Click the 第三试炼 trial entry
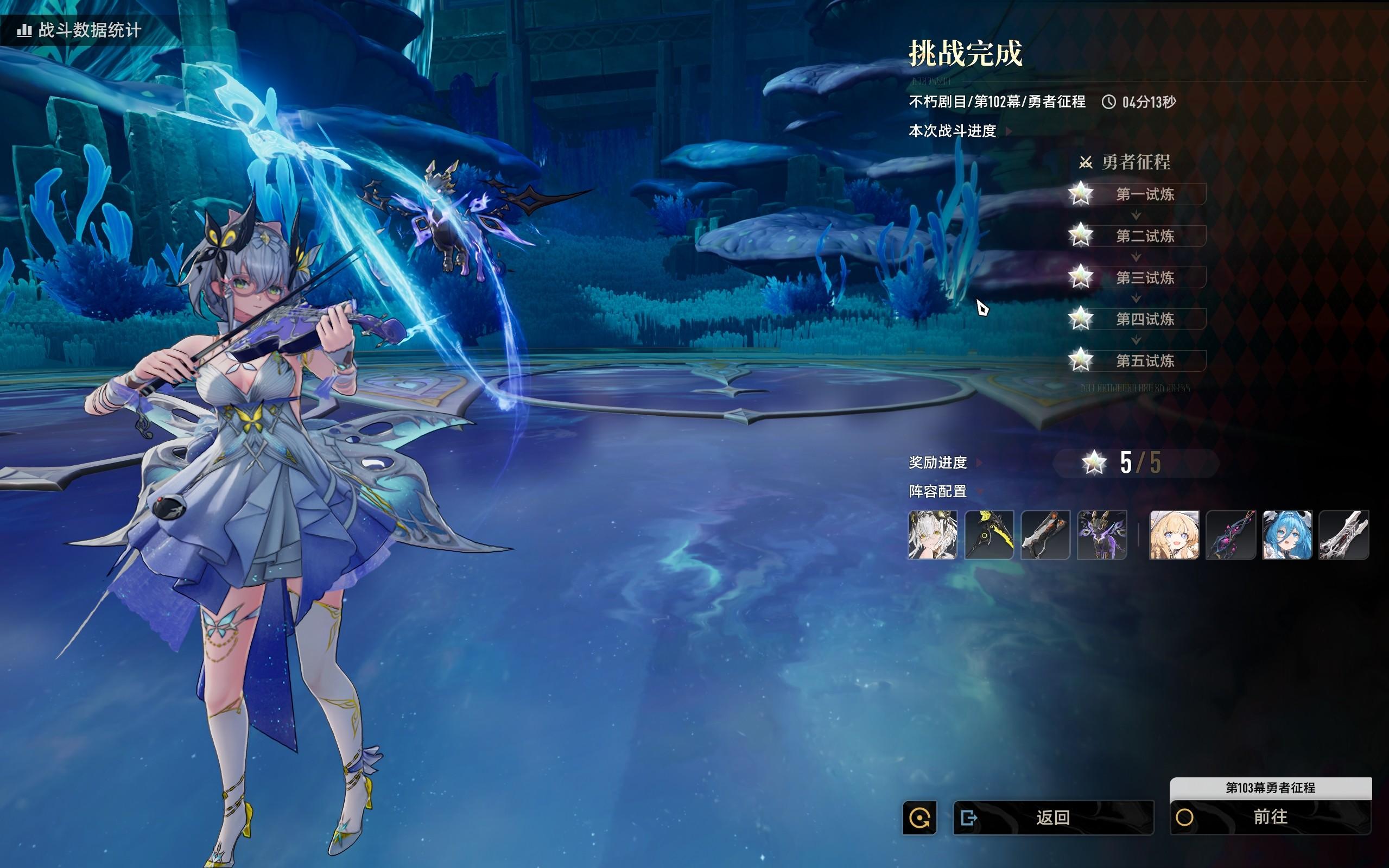This screenshot has height=868, width=1389. coord(1145,278)
